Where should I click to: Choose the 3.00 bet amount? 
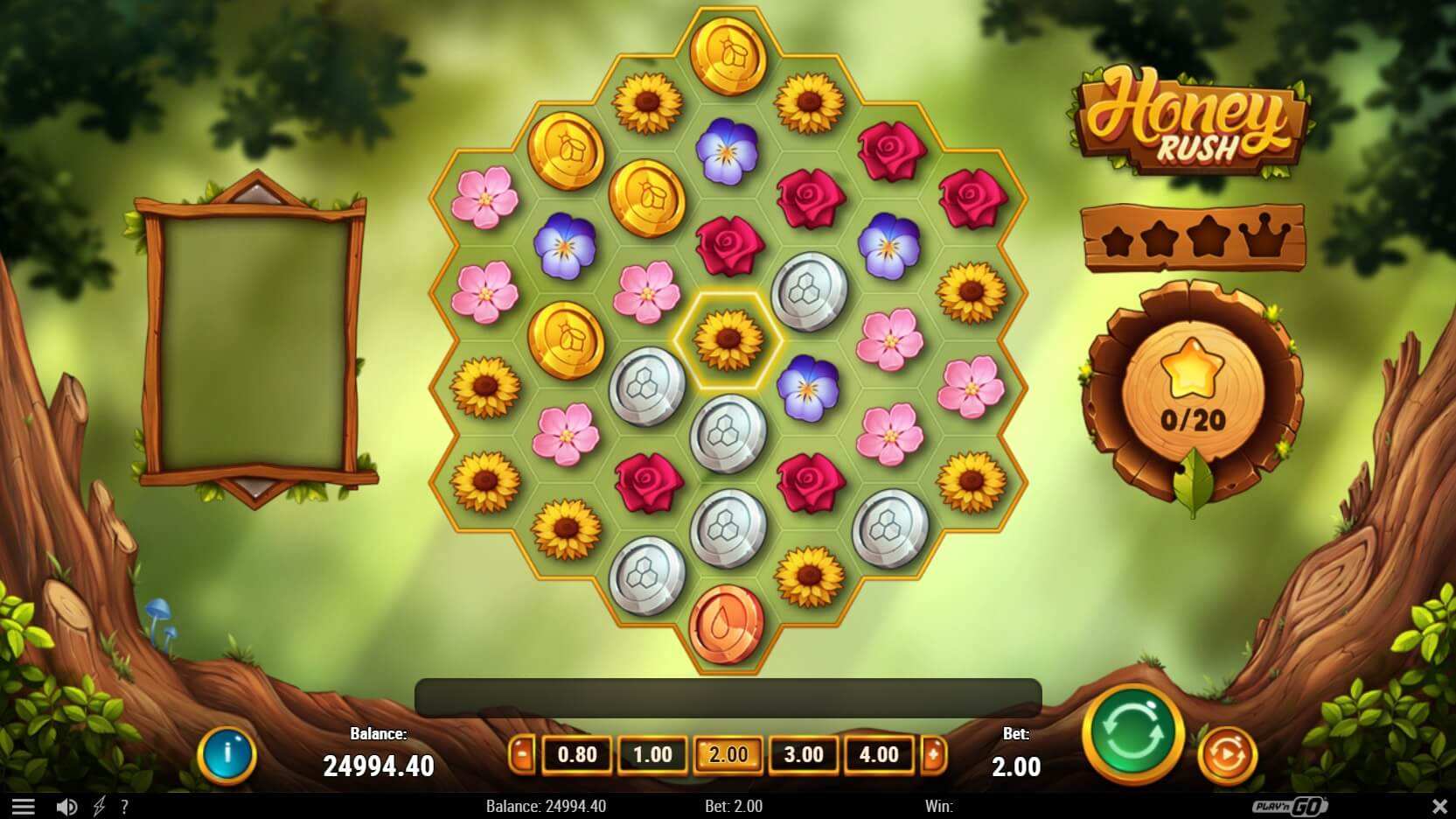tap(804, 753)
